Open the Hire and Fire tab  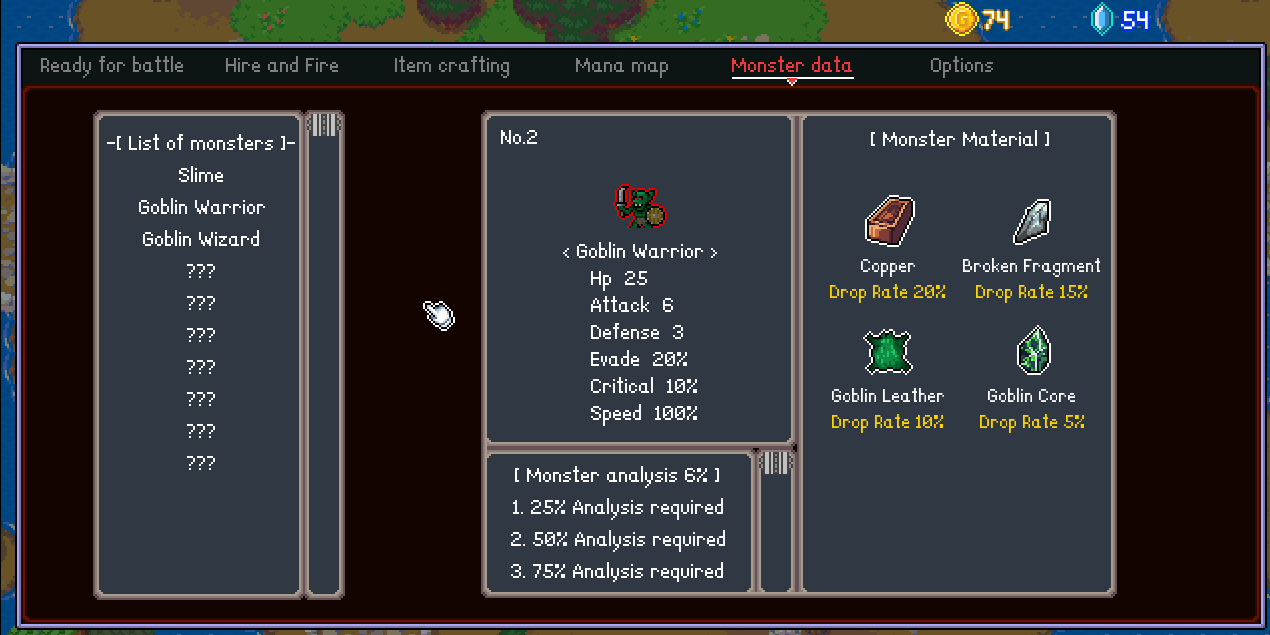[282, 66]
